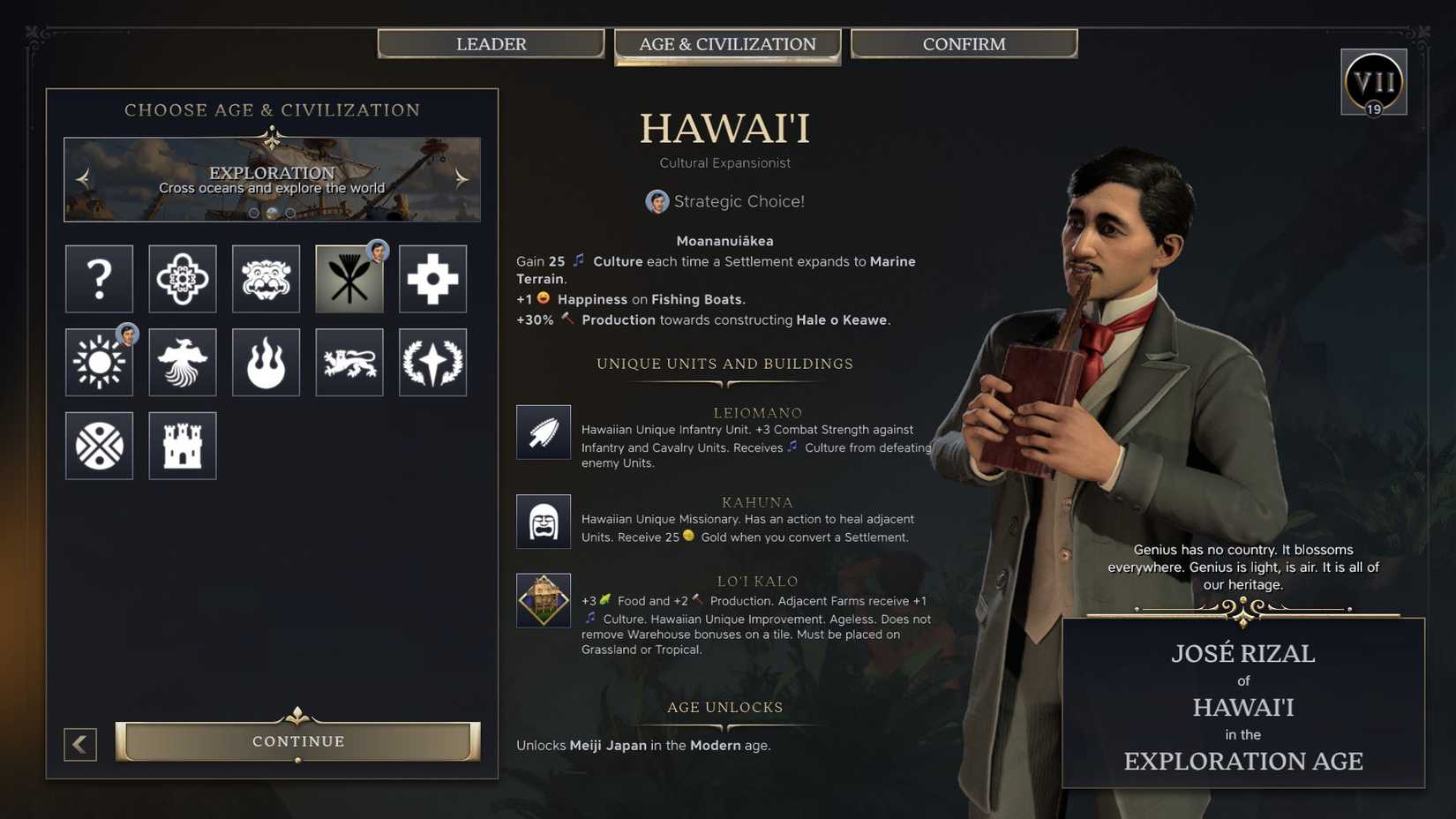Open the CONFIRM tab
This screenshot has height=819, width=1456.
[x=964, y=43]
